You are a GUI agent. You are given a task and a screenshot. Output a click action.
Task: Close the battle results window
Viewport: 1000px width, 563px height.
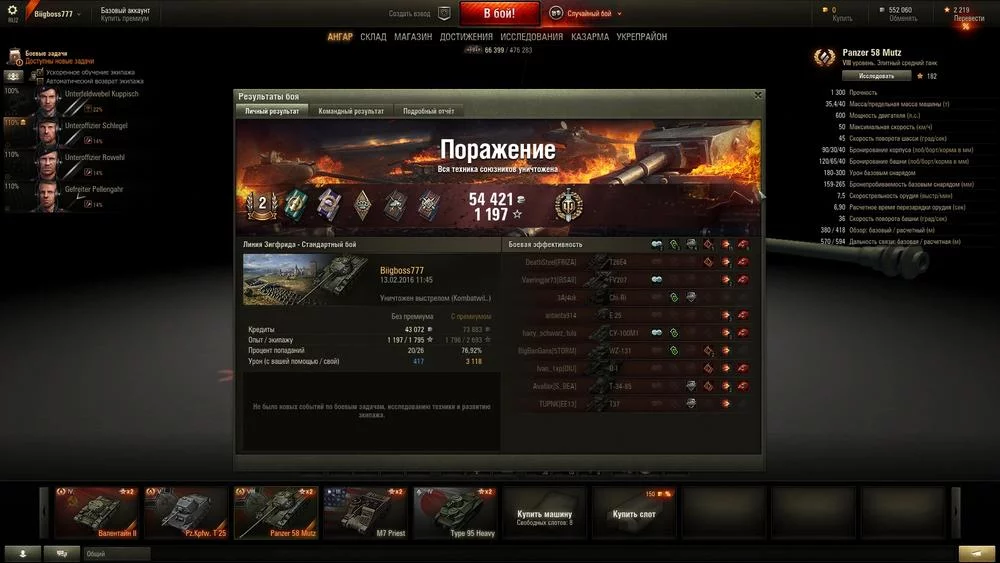click(758, 96)
